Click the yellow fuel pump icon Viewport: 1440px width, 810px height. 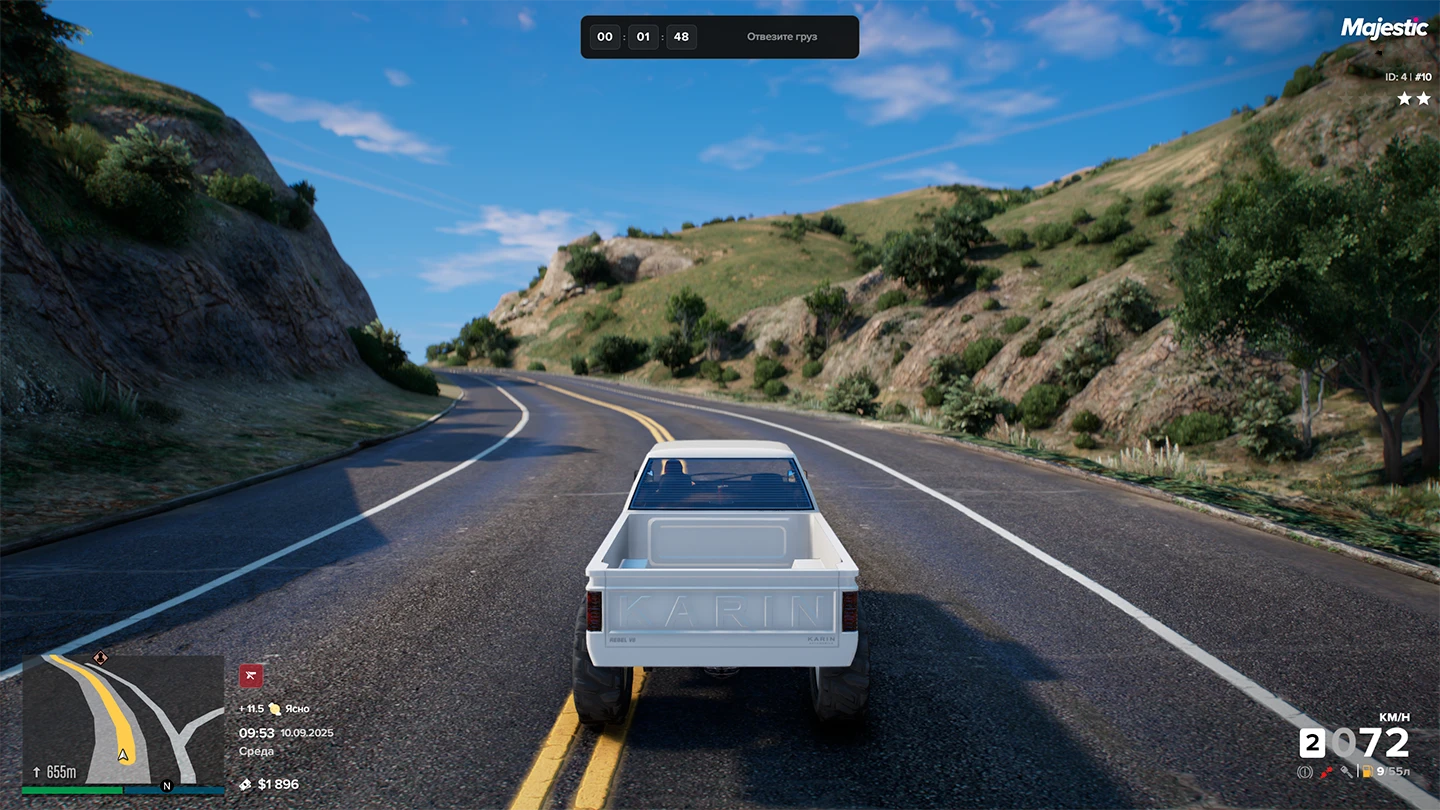(1366, 772)
